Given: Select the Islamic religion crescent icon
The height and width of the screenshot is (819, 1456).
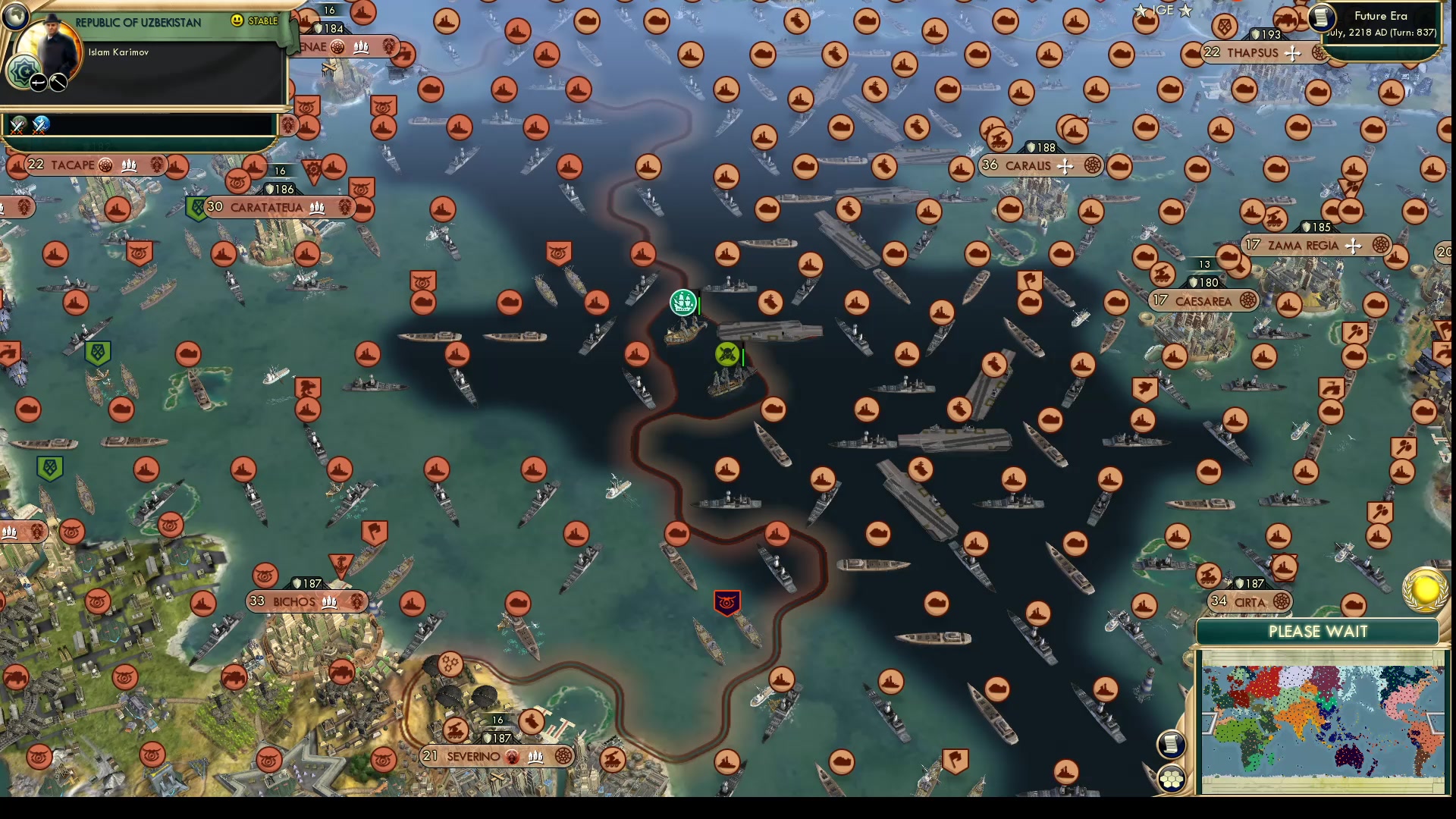Looking at the screenshot, I should [24, 71].
